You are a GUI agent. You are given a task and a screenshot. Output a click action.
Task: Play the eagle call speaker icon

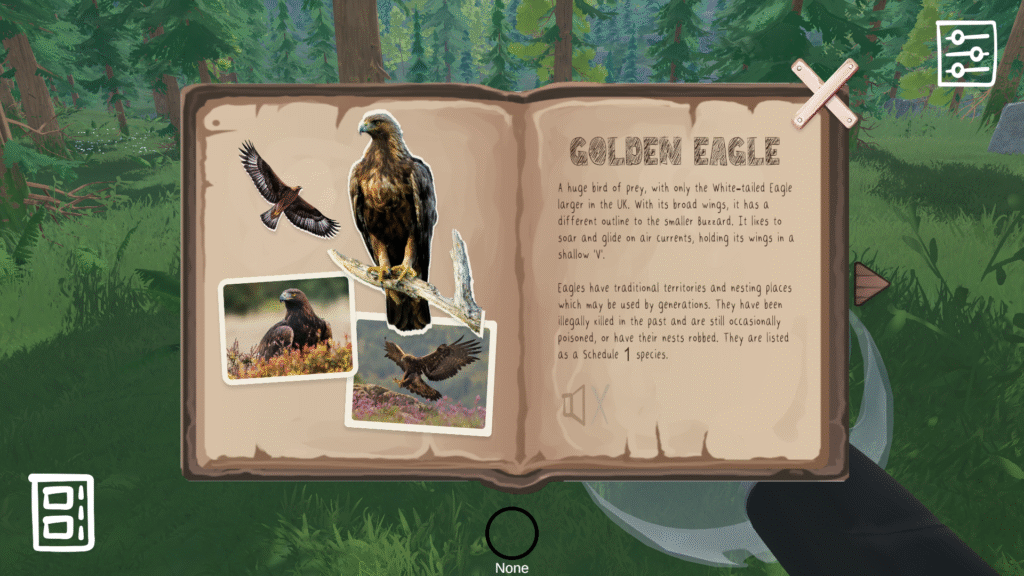(x=574, y=406)
